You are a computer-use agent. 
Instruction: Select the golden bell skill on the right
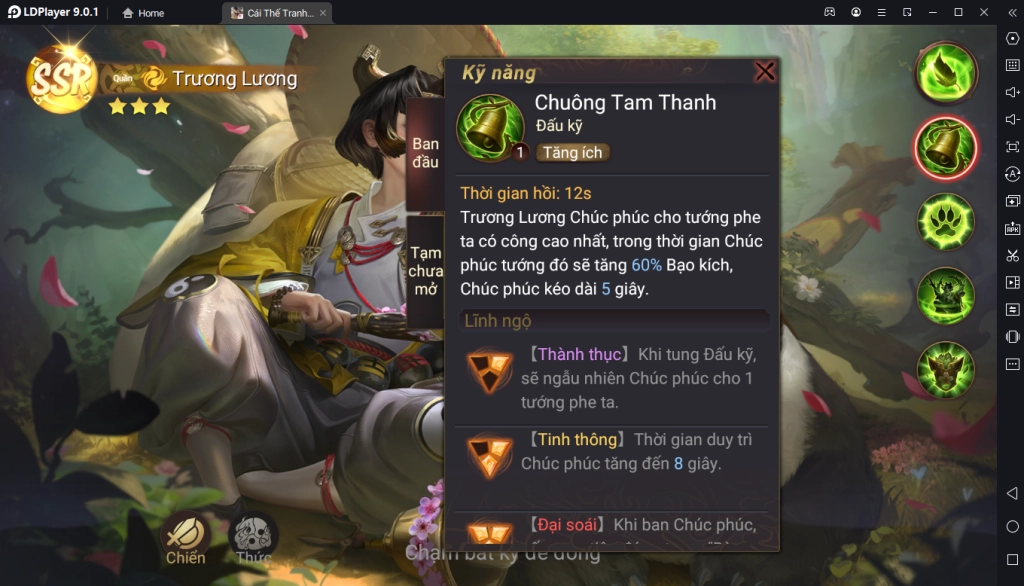coord(945,147)
